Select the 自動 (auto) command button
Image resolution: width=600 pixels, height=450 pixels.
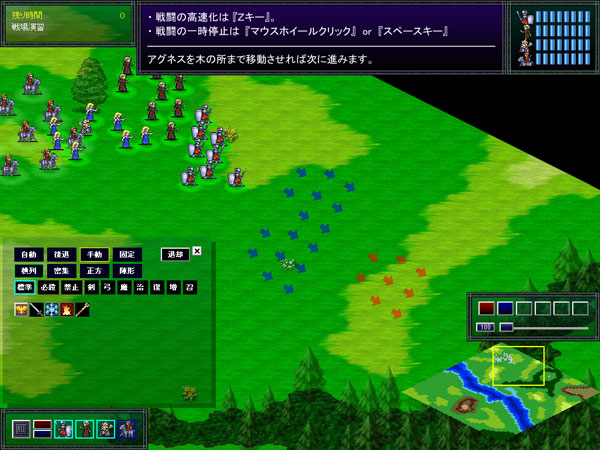28,254
